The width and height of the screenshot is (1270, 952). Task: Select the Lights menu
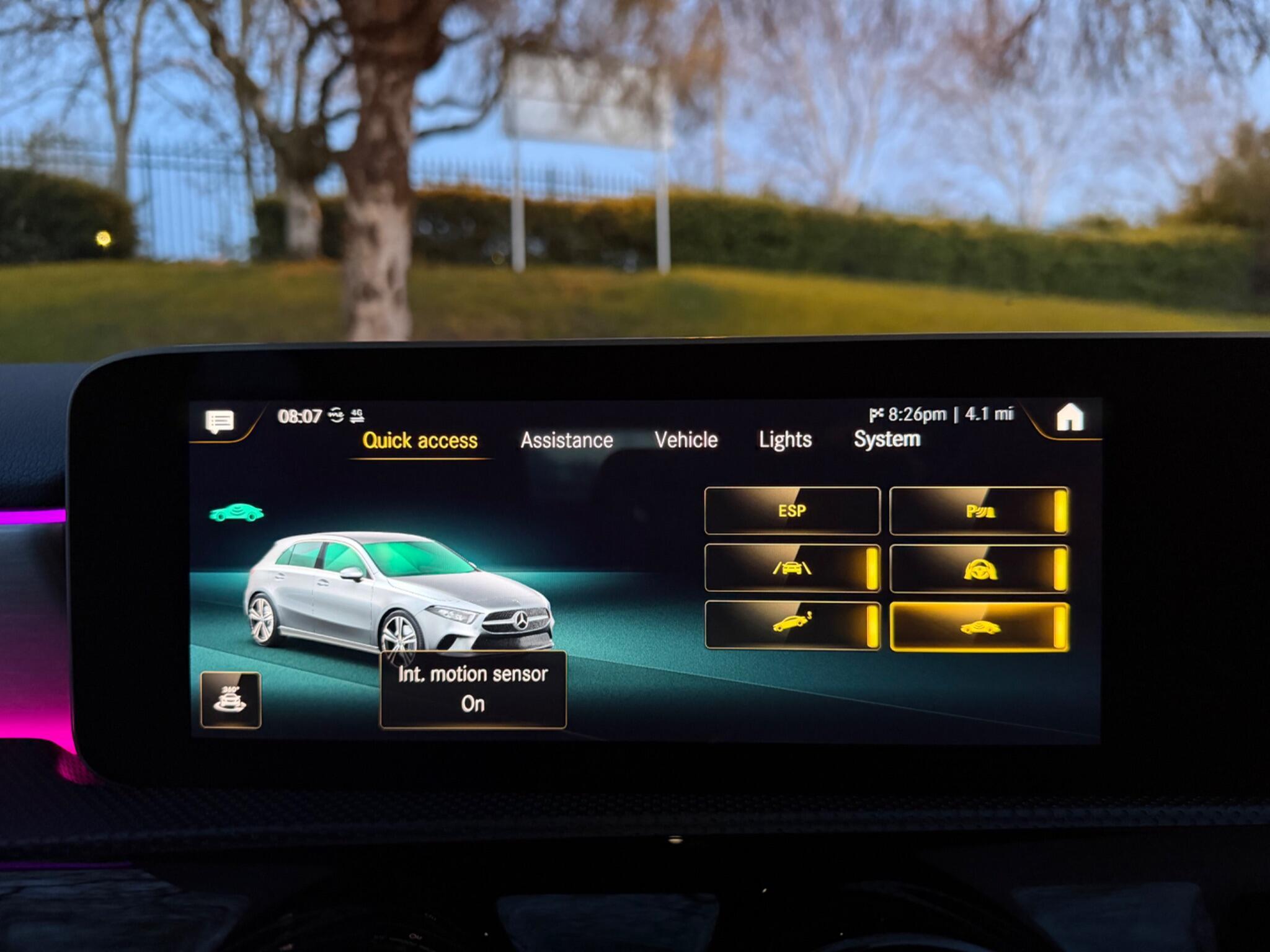coord(784,440)
